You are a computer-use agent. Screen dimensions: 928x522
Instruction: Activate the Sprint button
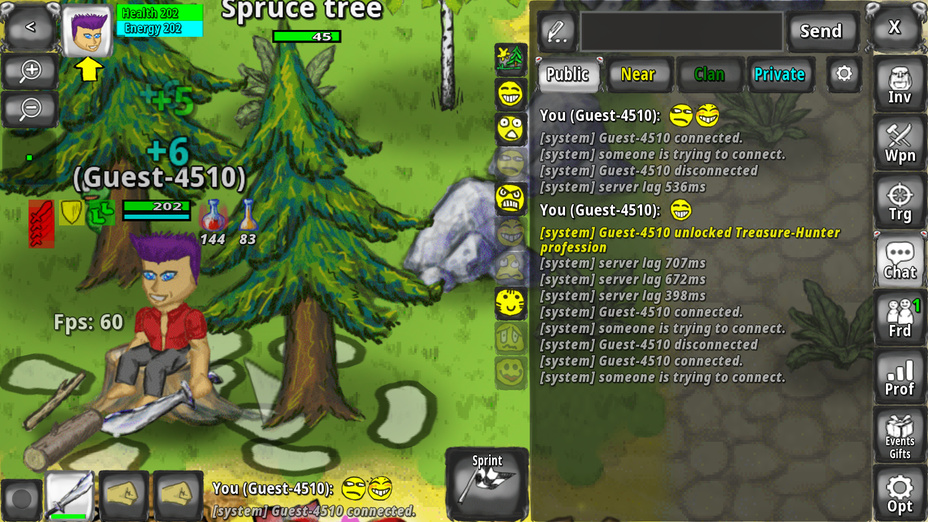pyautogui.click(x=487, y=482)
